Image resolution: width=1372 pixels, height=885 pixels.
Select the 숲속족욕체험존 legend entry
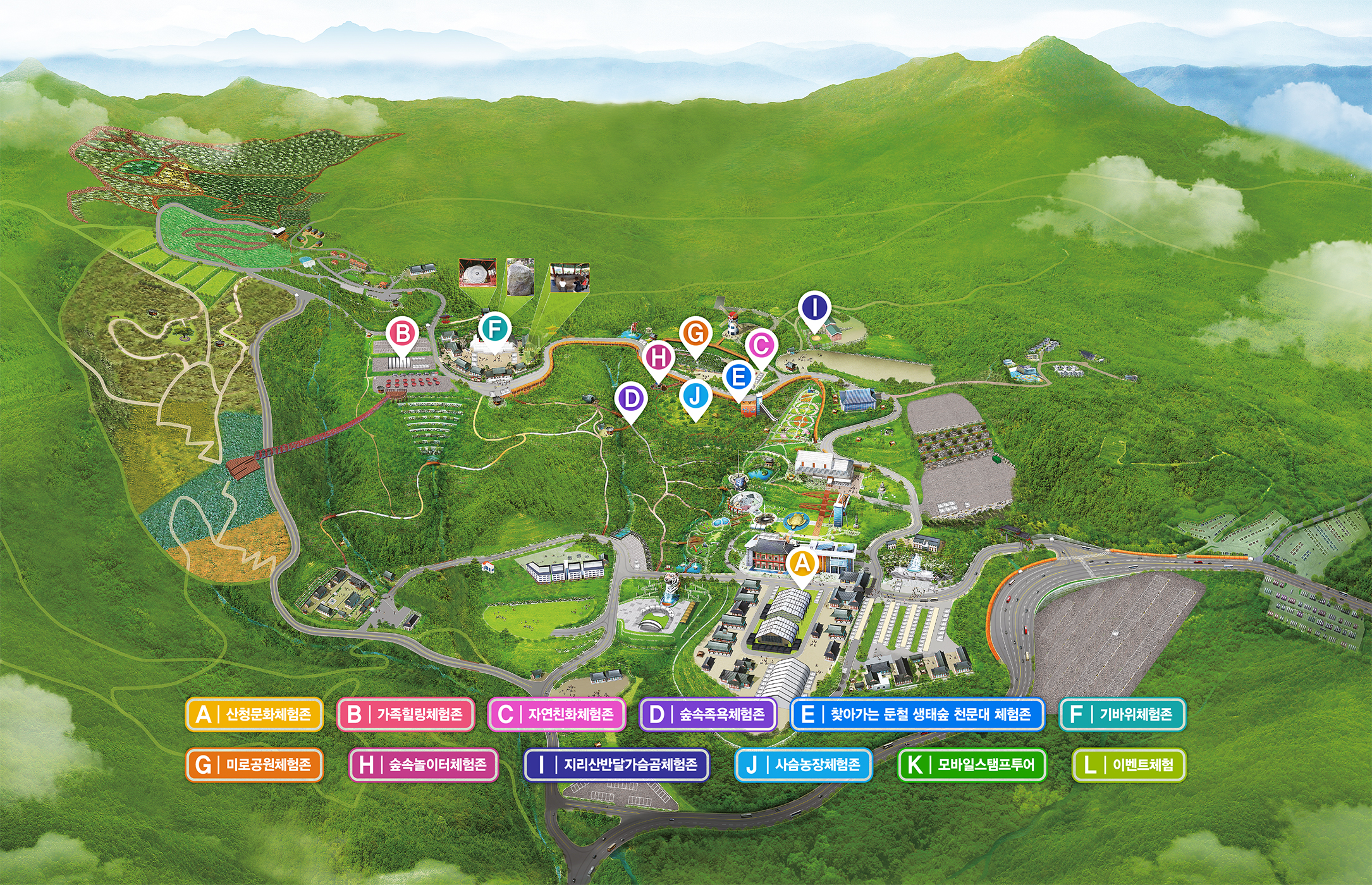tap(707, 714)
